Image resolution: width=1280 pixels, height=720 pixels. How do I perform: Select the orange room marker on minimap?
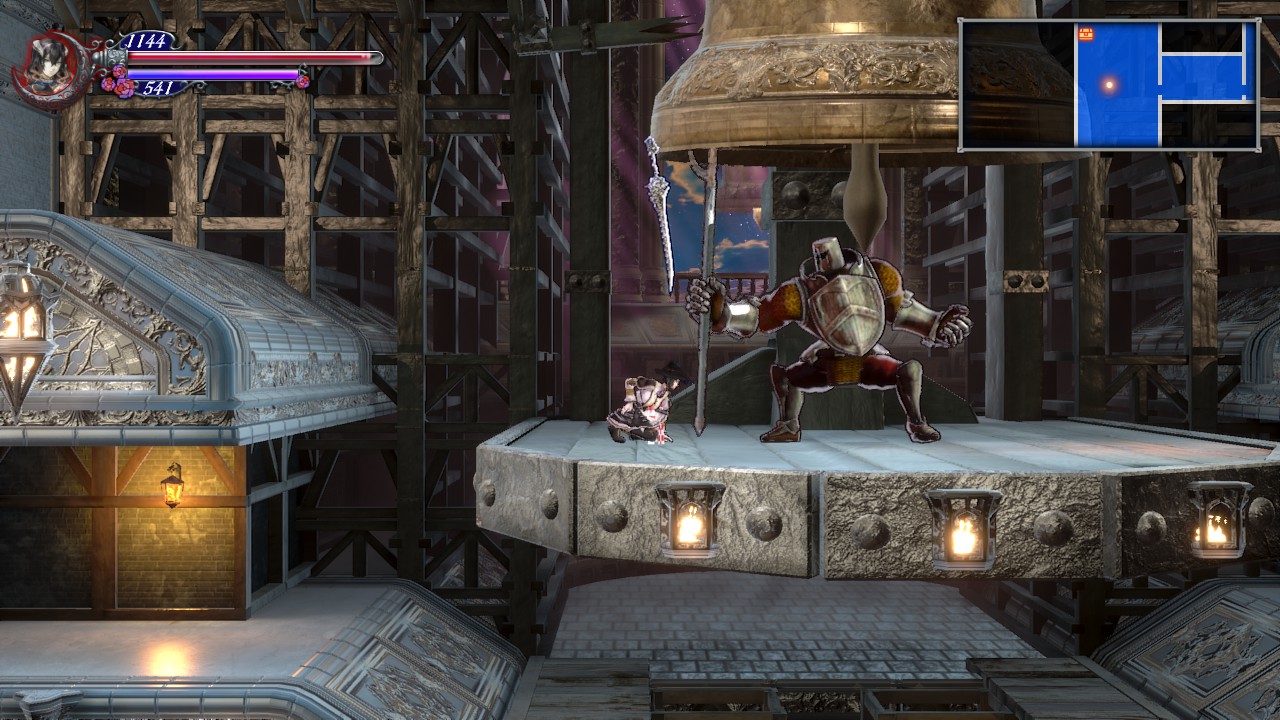(1086, 34)
